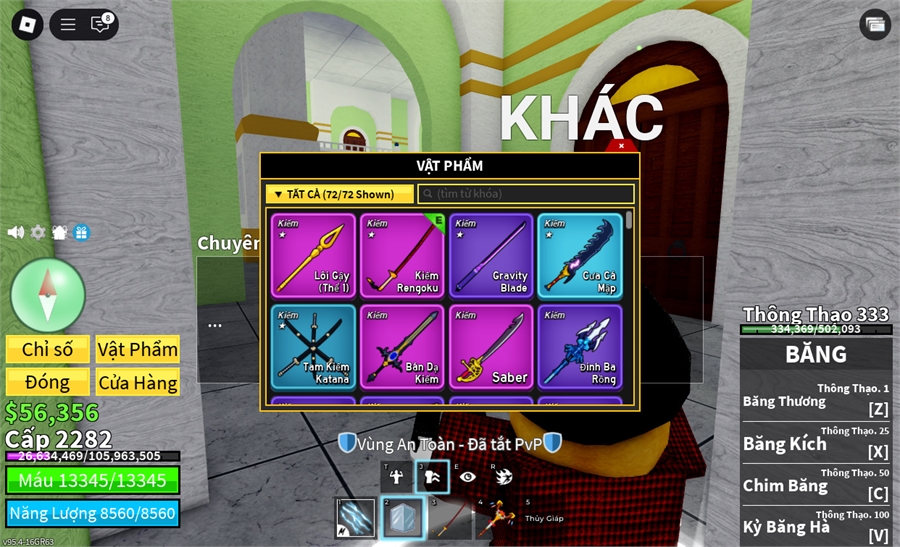Screen dimensions: 900x547
Task: Click the Đóng button
Action: click(47, 383)
